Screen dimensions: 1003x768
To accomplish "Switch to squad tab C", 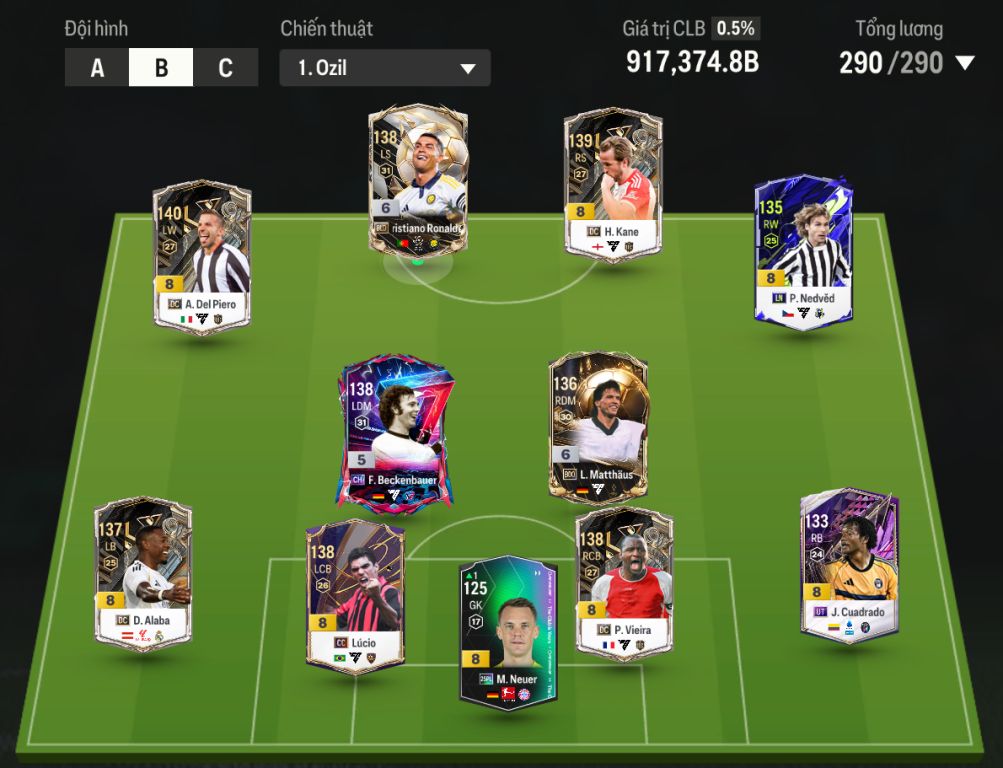I will (x=225, y=68).
